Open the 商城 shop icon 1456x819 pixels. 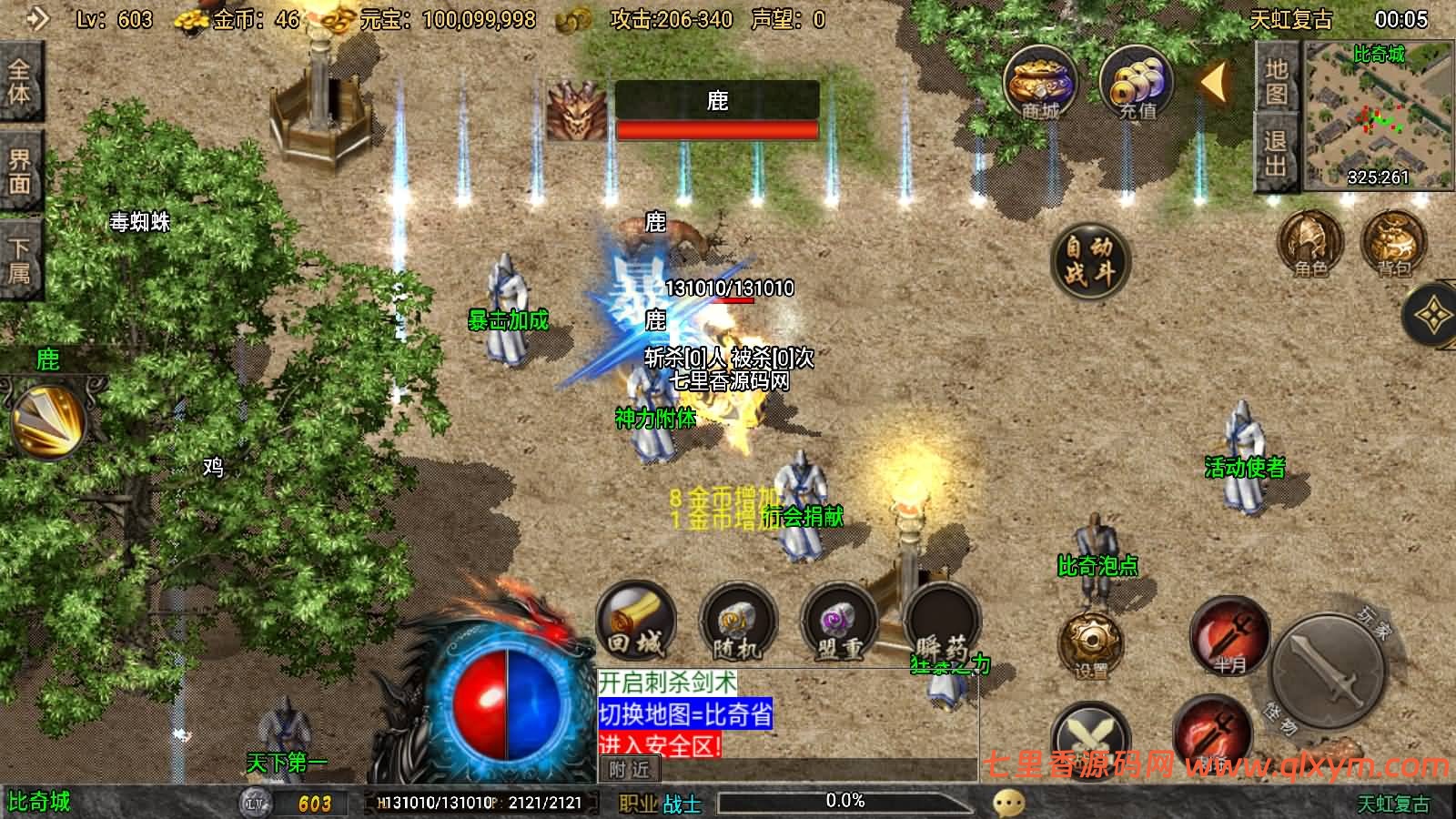[x=1040, y=84]
